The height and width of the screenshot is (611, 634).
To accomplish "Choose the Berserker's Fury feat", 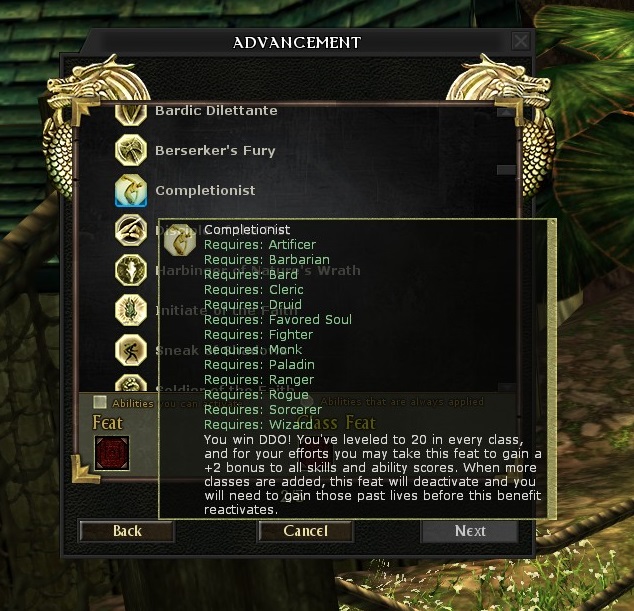I will [214, 151].
